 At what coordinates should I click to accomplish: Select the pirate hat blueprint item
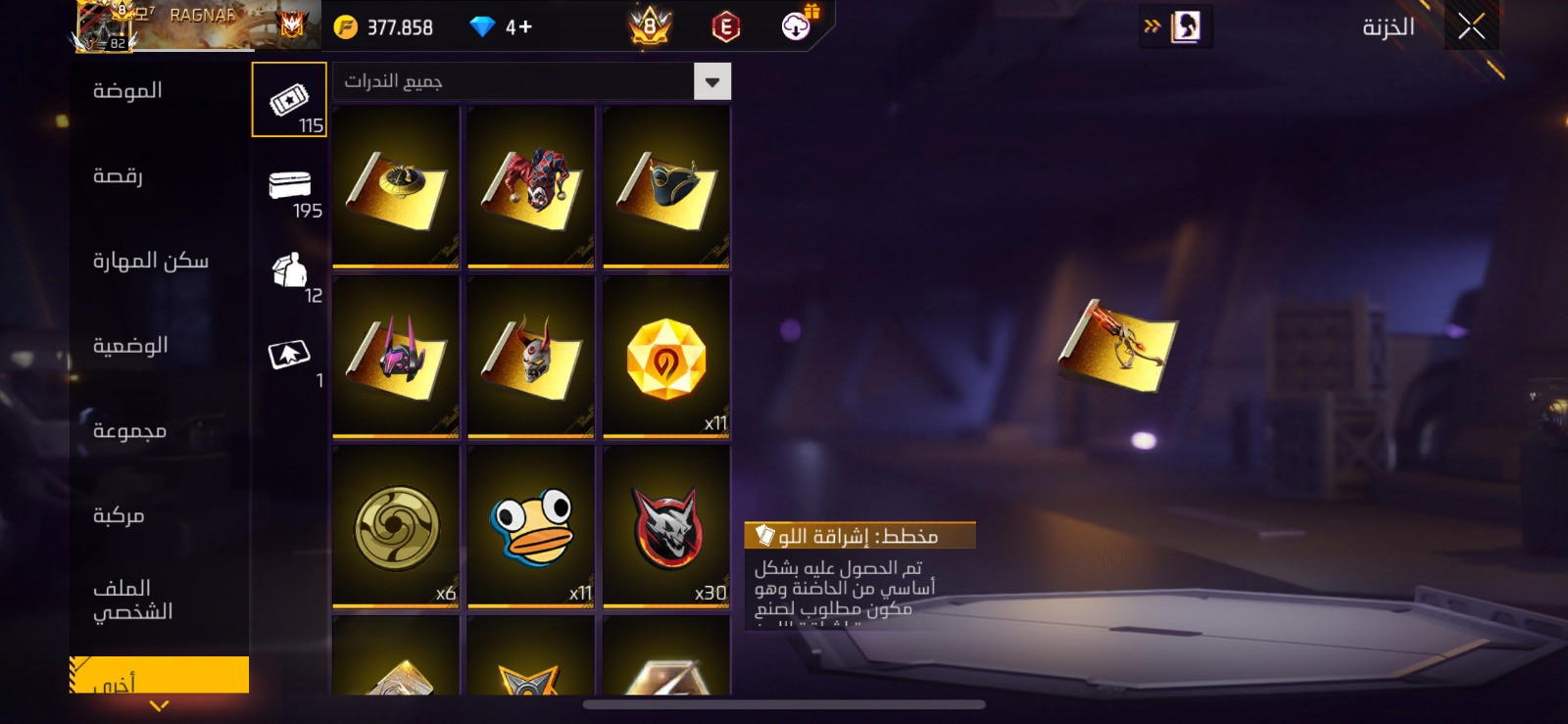pos(666,186)
